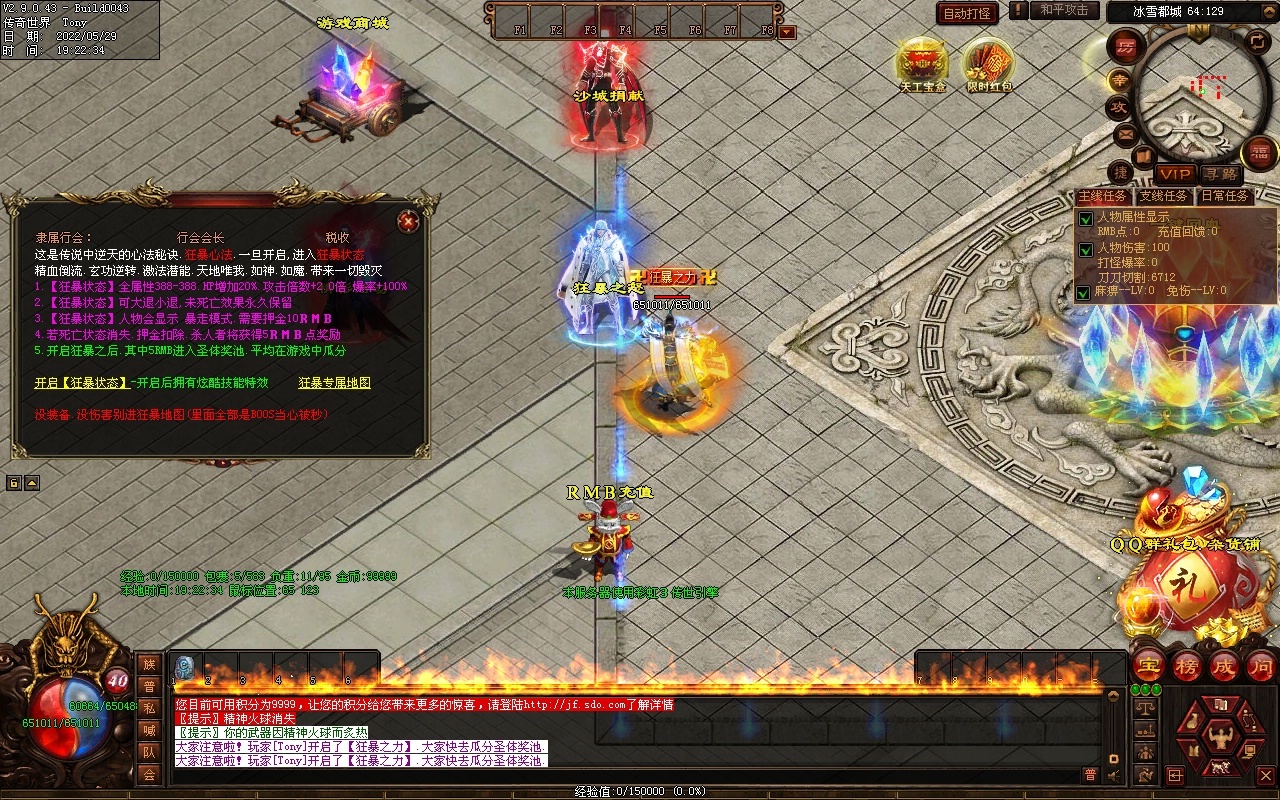Select the 私 private chat channel
Image resolution: width=1280 pixels, height=800 pixels.
click(149, 708)
